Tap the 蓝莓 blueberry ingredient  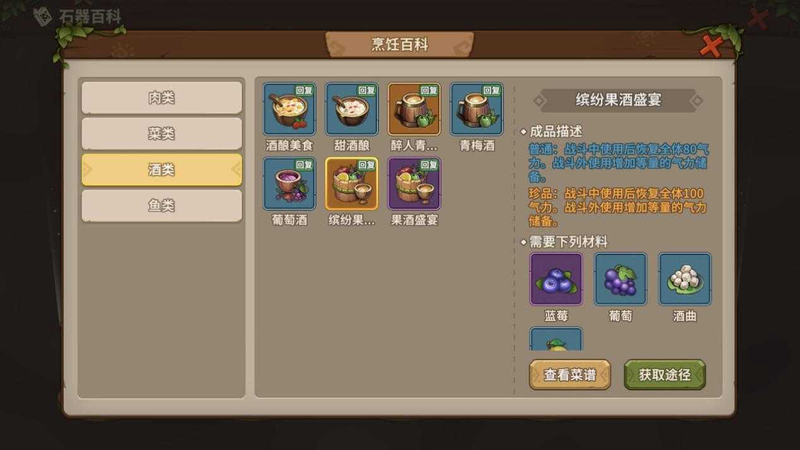point(556,279)
